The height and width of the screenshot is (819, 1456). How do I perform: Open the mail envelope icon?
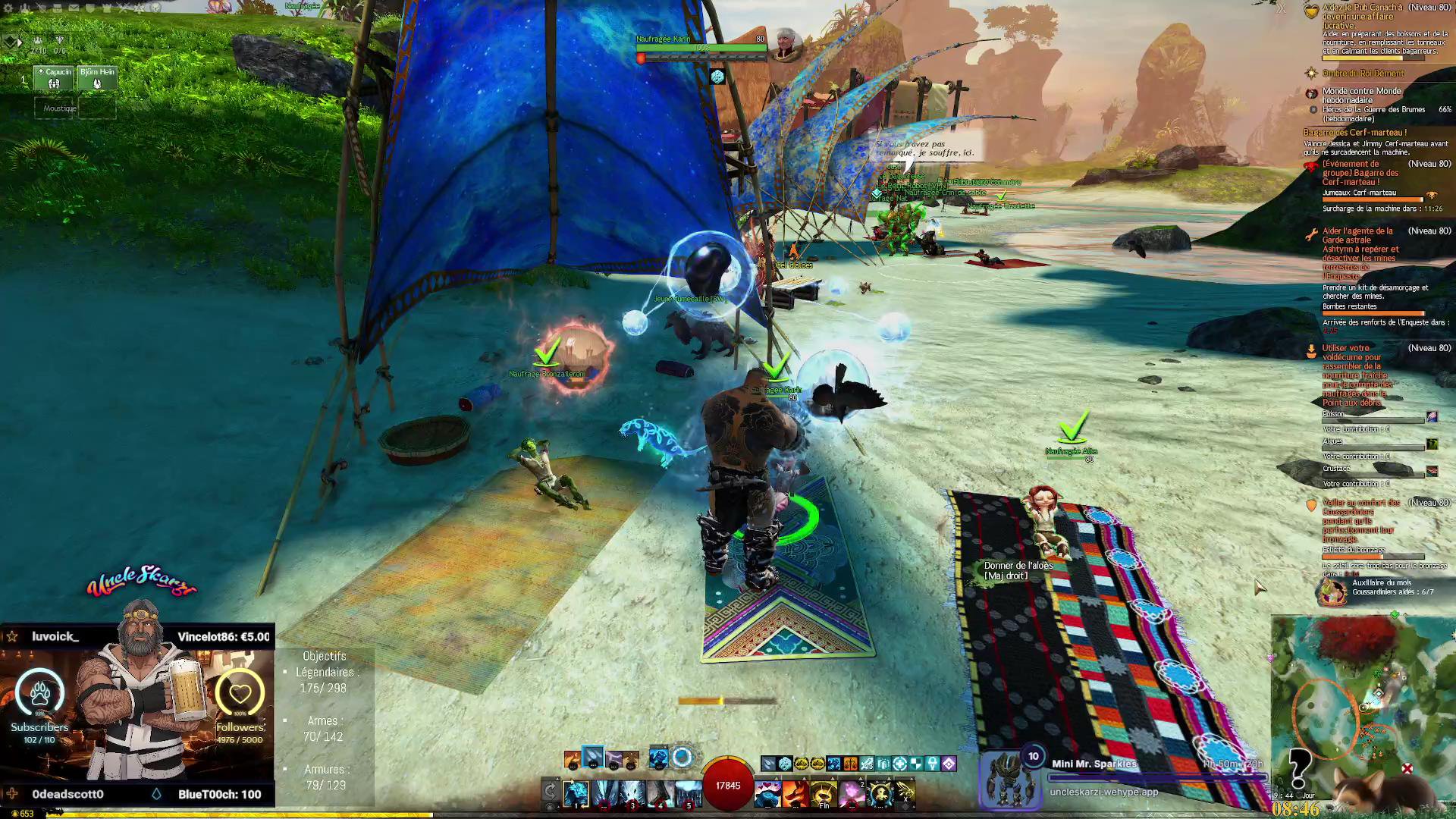pos(74,8)
